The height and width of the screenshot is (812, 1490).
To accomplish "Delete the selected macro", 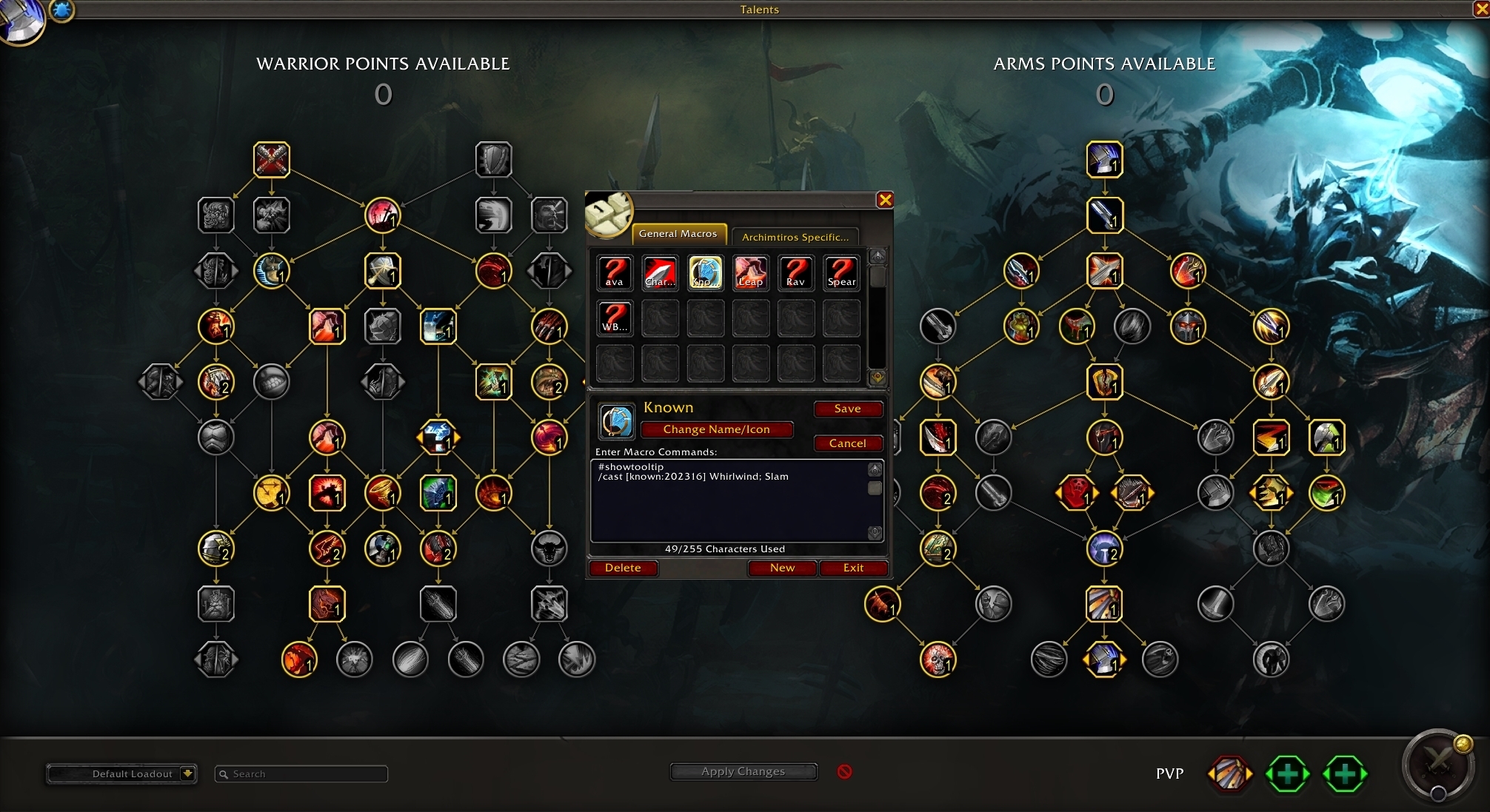I will click(622, 568).
